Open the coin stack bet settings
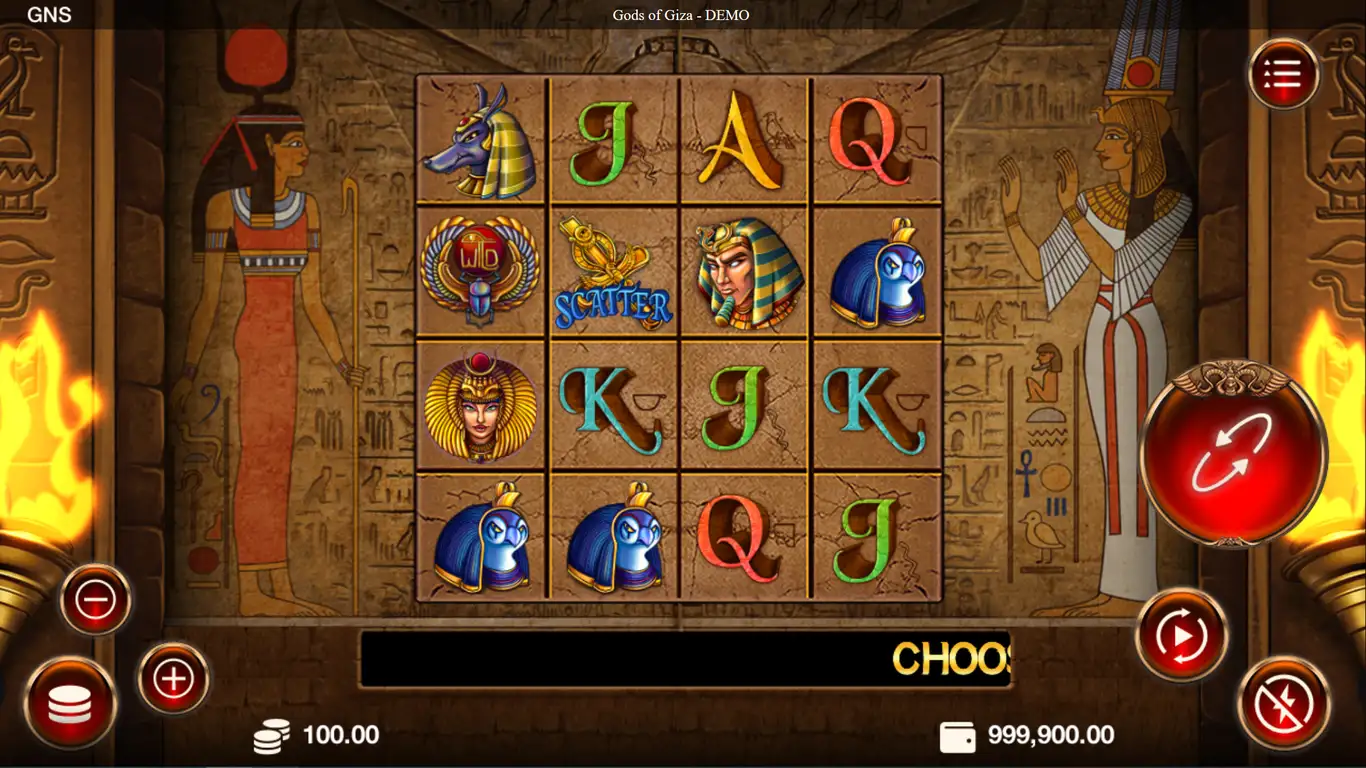The width and height of the screenshot is (1366, 768). (x=70, y=703)
